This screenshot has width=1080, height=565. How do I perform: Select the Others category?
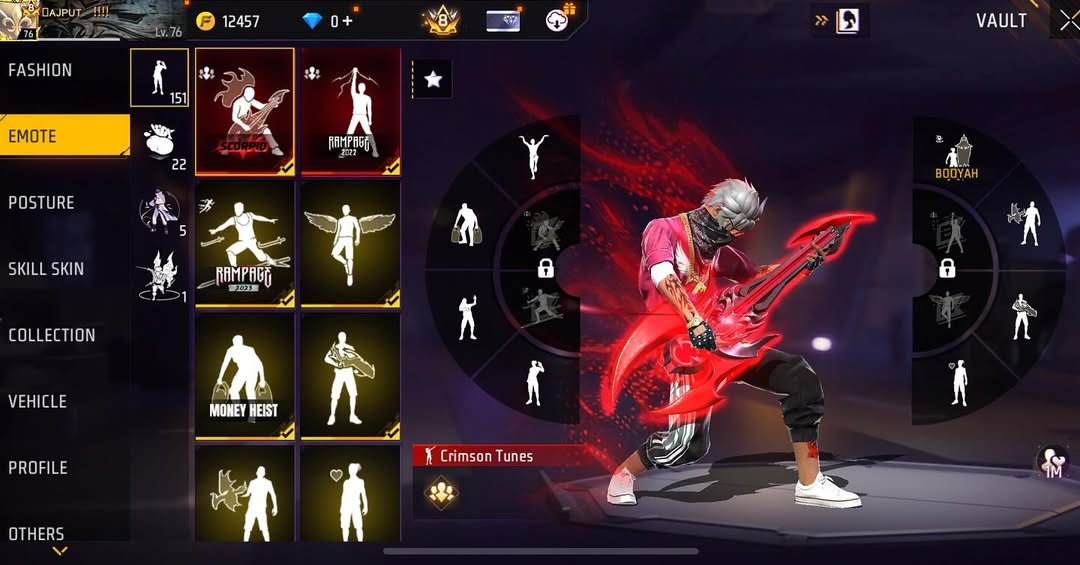pos(37,533)
